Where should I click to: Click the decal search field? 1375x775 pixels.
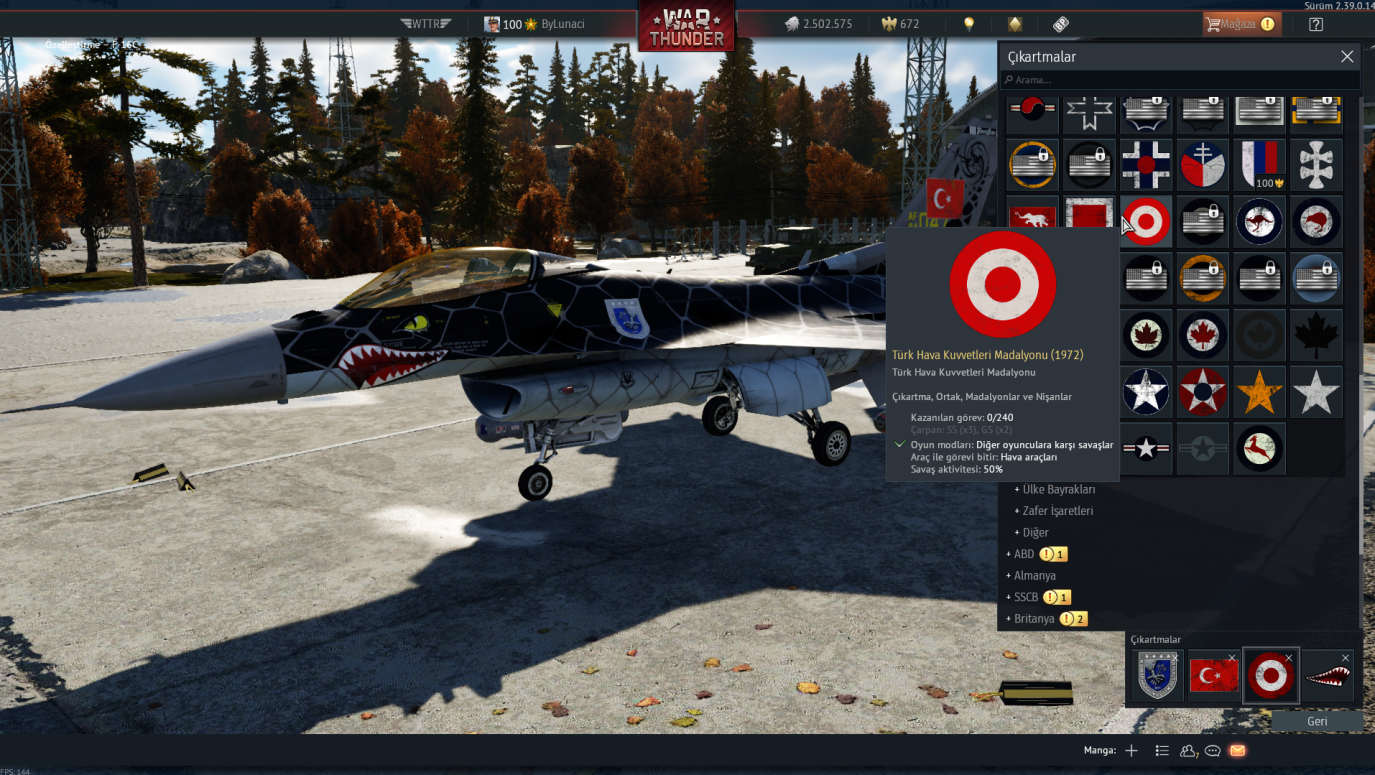coord(1180,80)
